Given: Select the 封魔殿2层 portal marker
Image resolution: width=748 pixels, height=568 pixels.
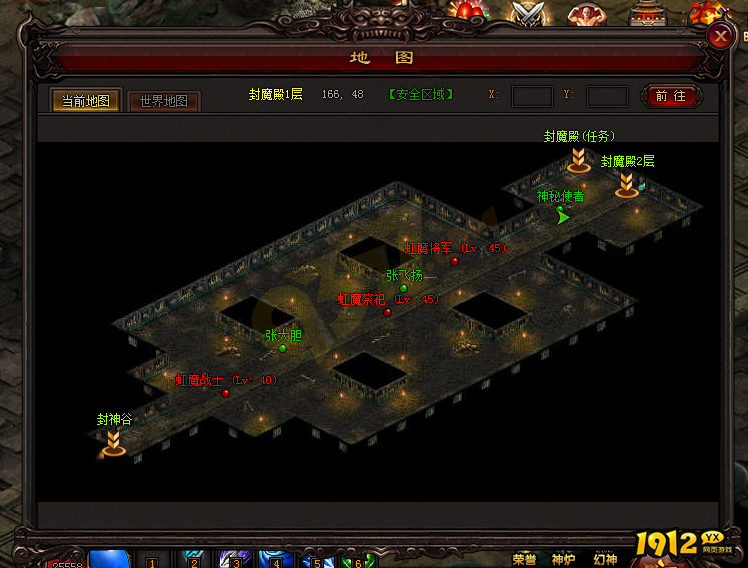Looking at the screenshot, I should point(627,183).
